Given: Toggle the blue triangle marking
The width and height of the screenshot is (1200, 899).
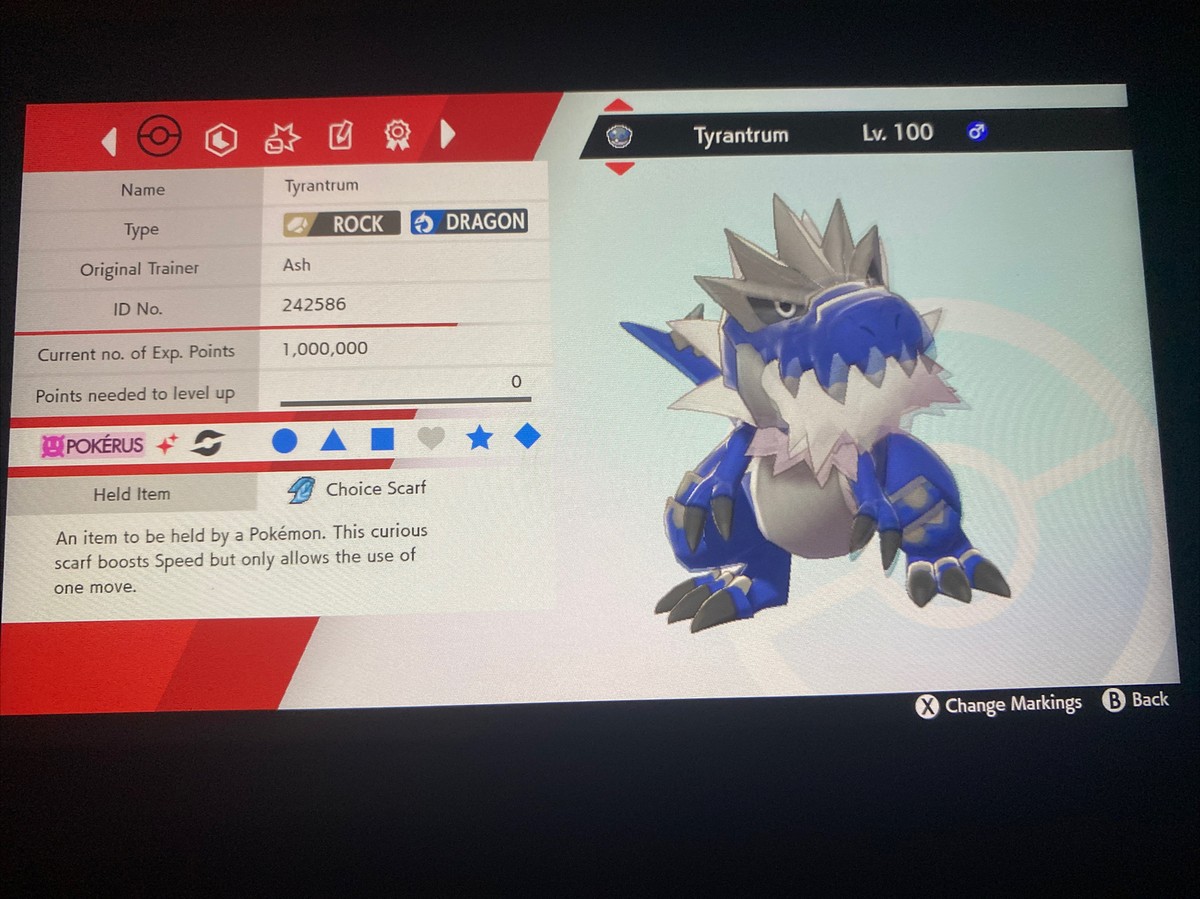Looking at the screenshot, I should 333,439.
